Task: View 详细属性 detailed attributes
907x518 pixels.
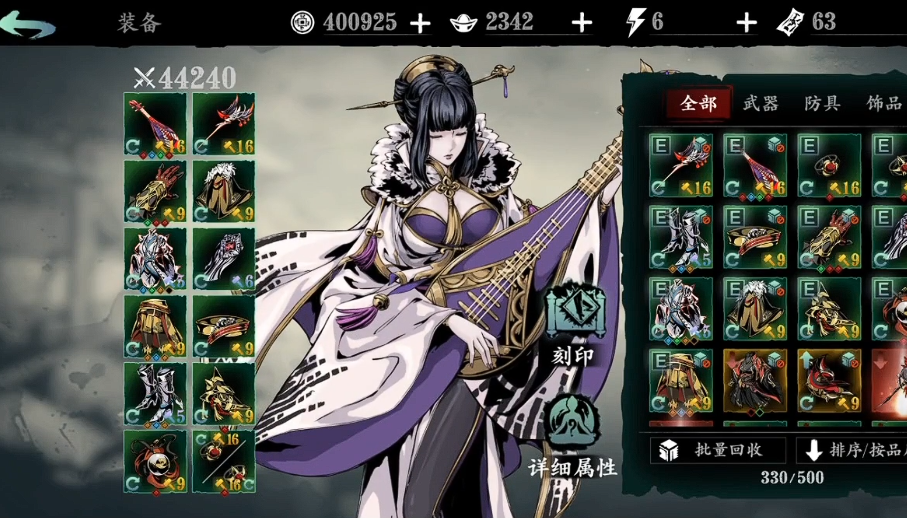Action: point(573,435)
